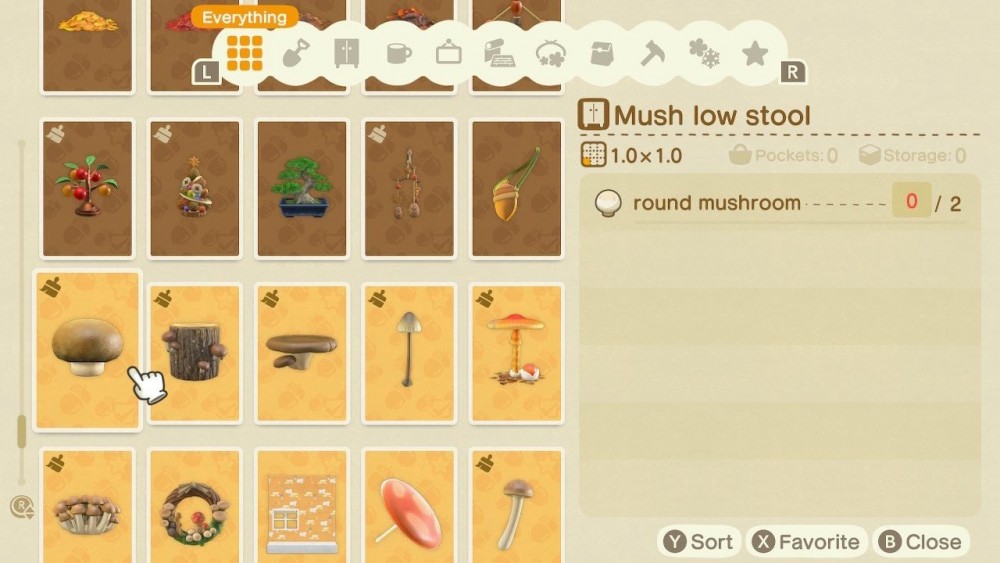Select the hanging acorn mobile recipe

point(408,188)
